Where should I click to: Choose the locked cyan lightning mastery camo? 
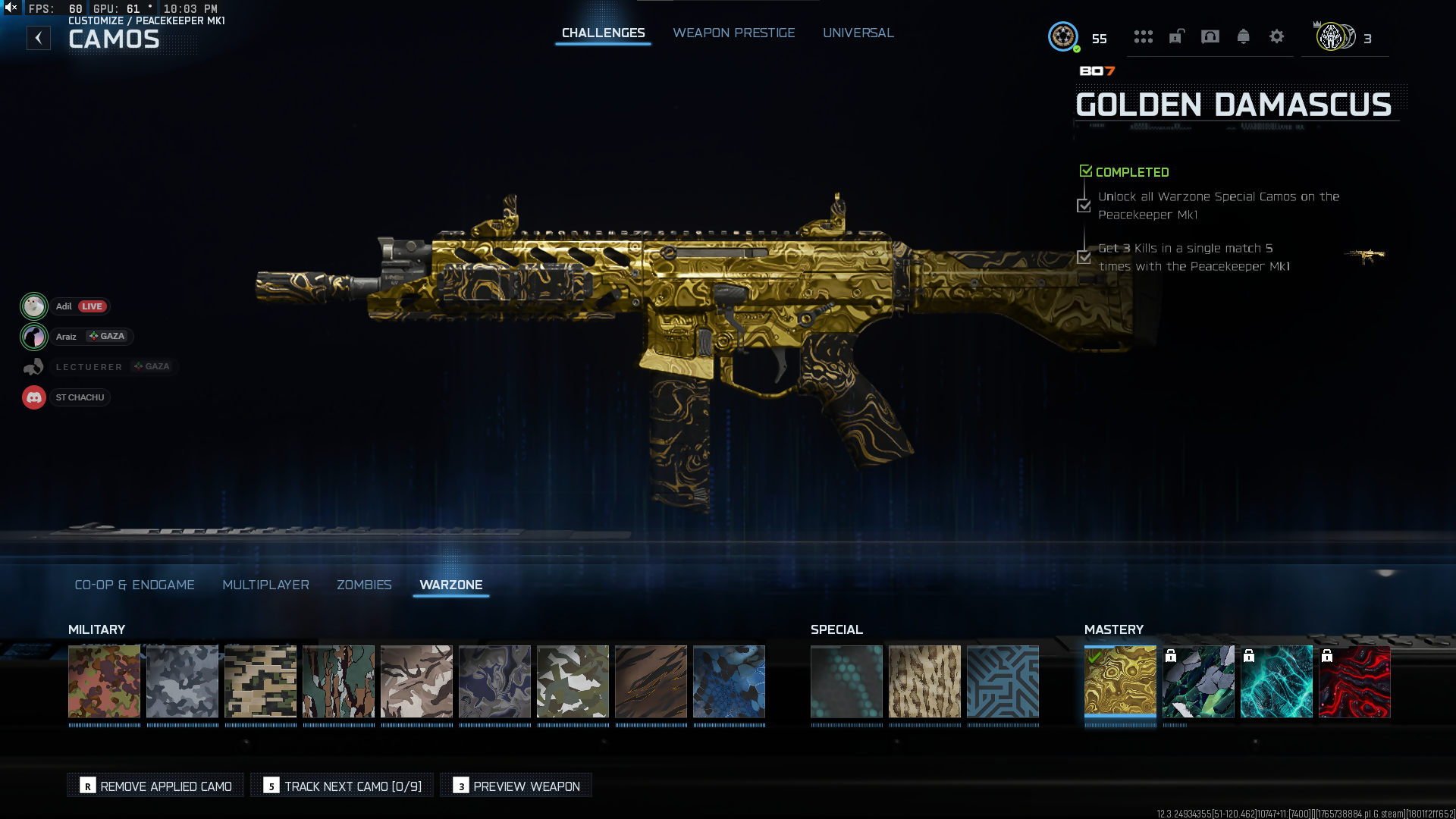[1276, 681]
